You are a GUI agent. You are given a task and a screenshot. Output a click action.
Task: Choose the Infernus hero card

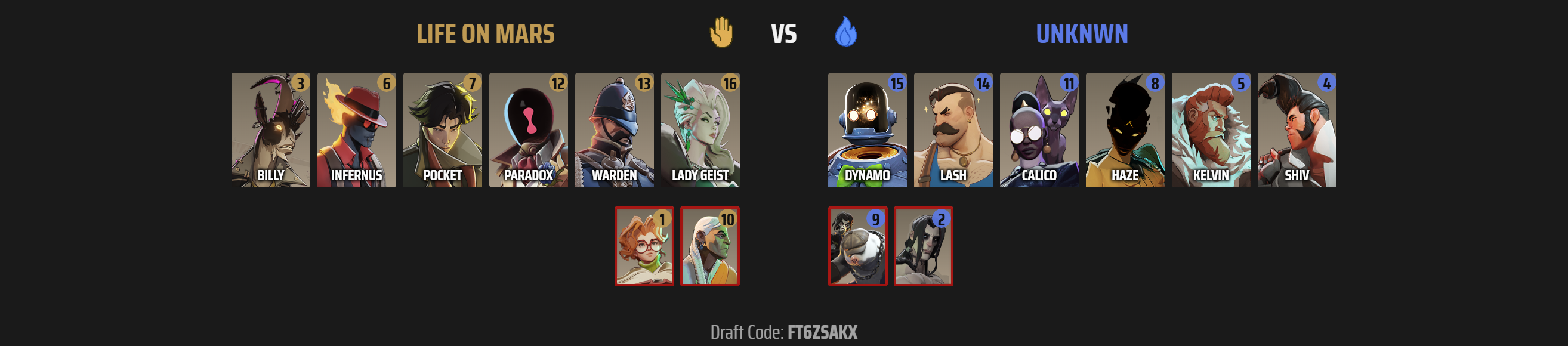tap(356, 130)
